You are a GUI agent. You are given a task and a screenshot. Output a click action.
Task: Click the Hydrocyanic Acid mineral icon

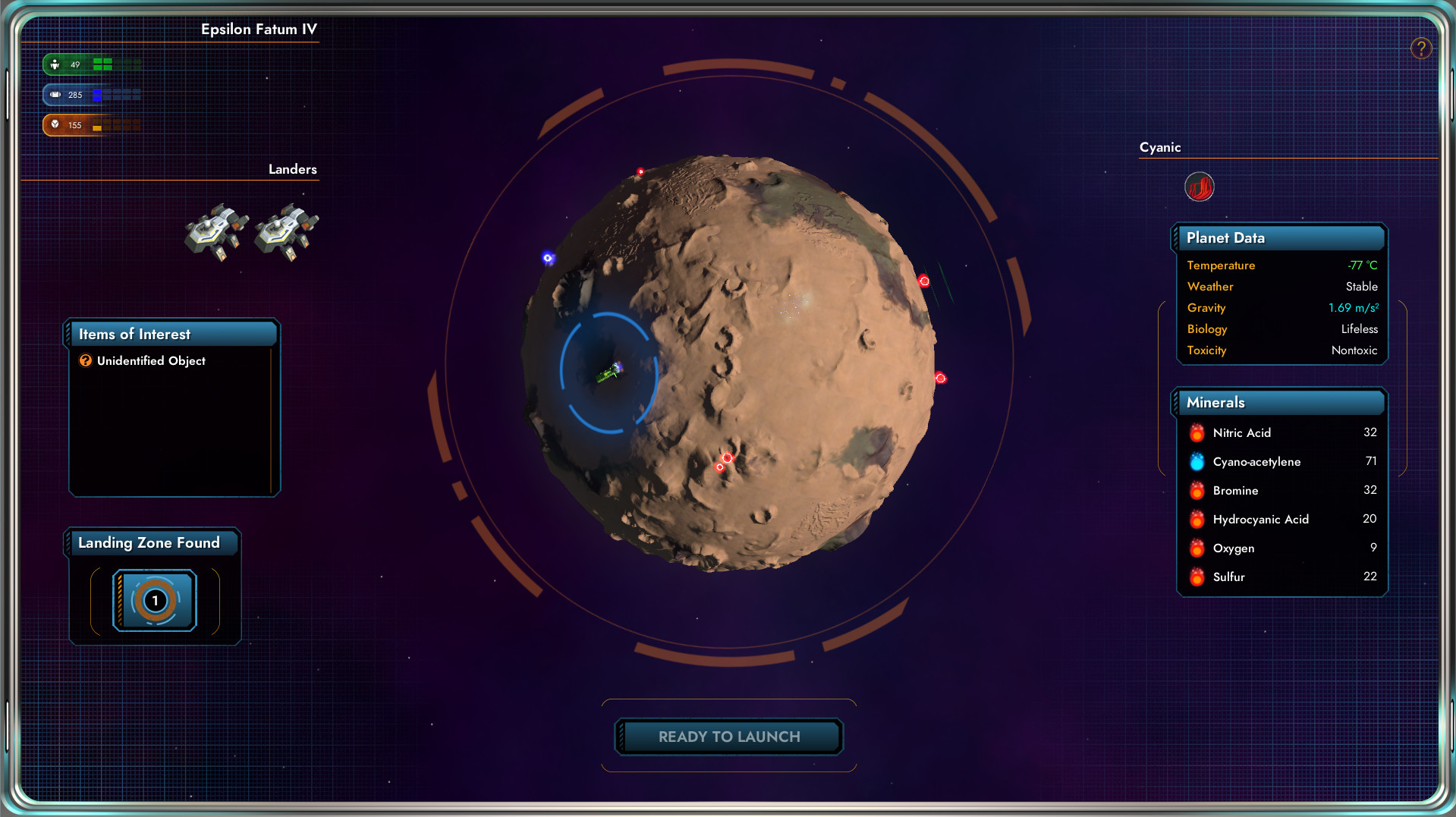(1197, 519)
